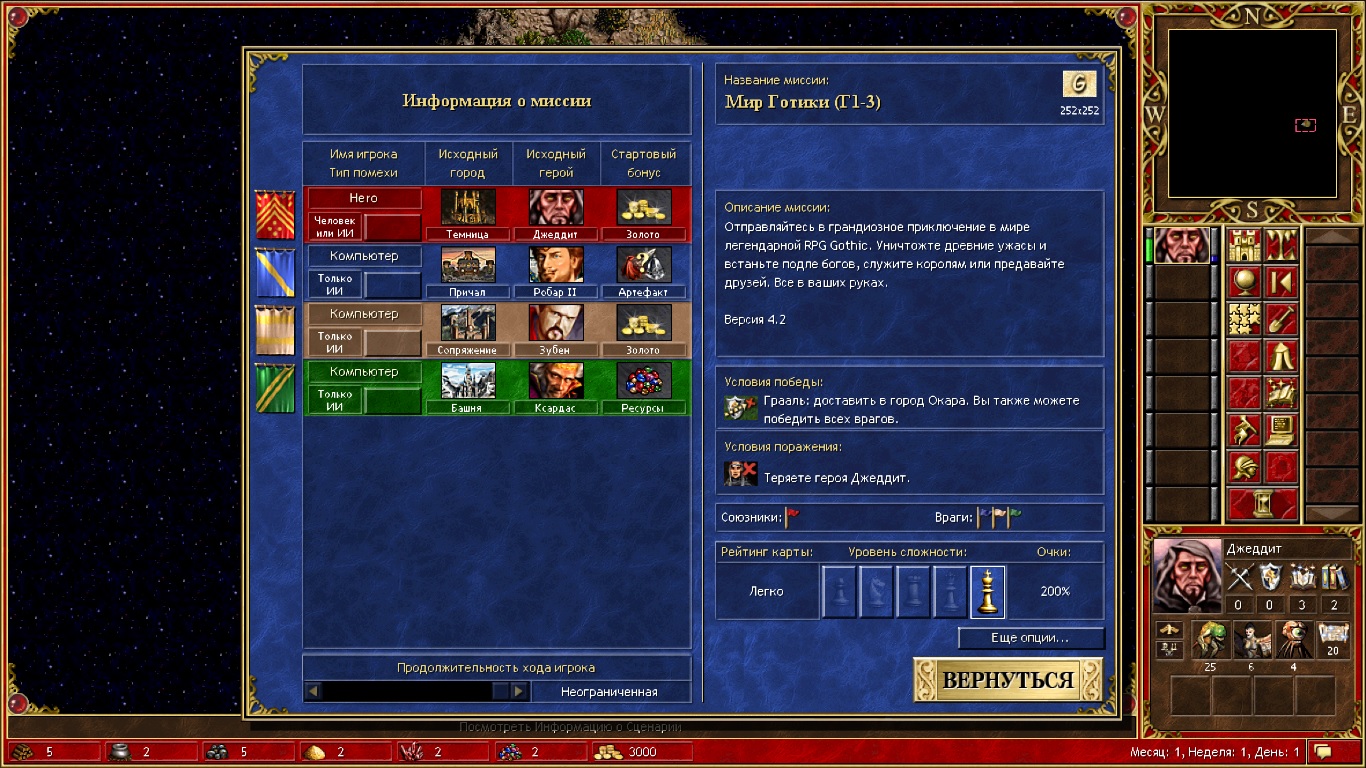The image size is (1366, 768).
Task: Select the king chess piece difficulty
Action: point(987,591)
